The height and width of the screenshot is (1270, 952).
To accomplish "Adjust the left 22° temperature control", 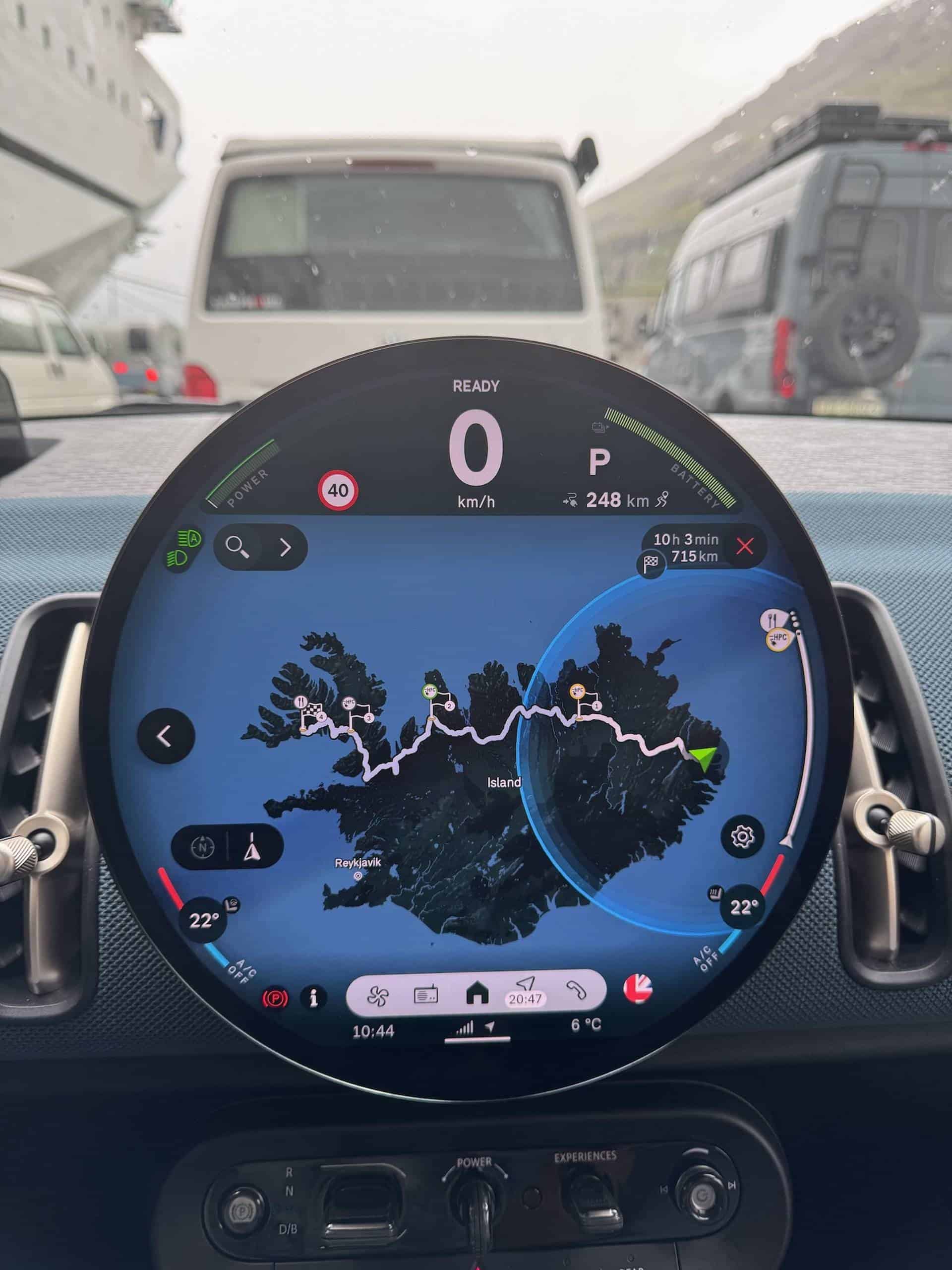I will coord(204,920).
